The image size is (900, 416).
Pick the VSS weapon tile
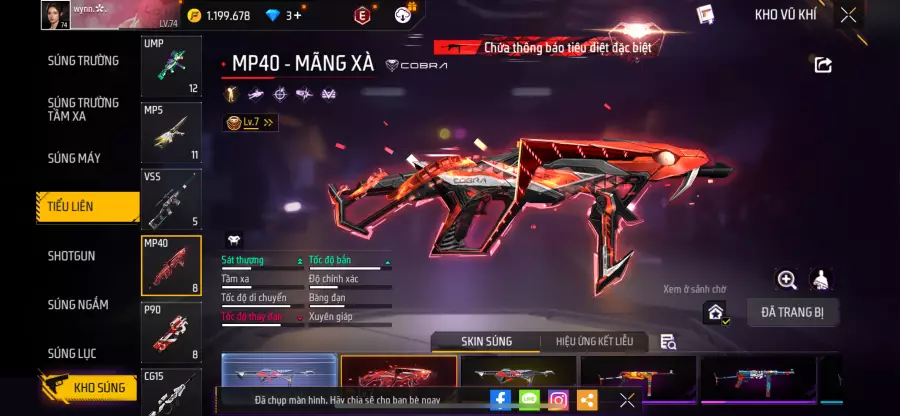point(171,199)
